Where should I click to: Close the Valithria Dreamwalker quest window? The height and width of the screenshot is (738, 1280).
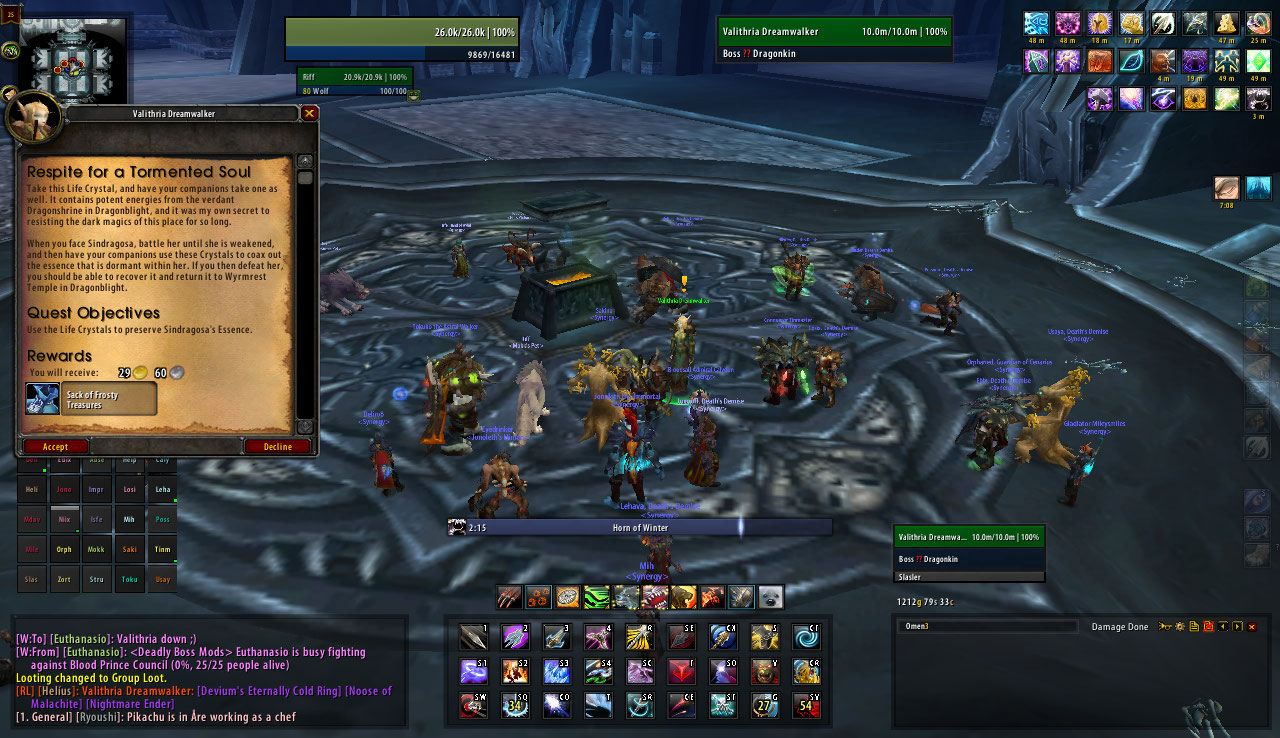(310, 114)
